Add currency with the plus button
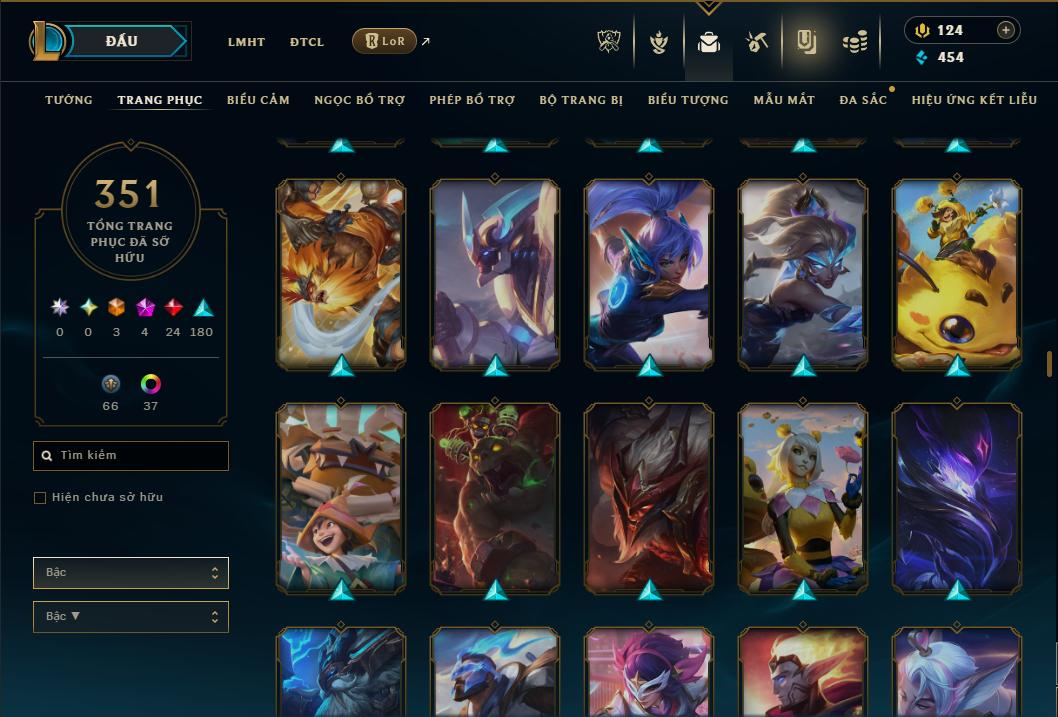 pos(1006,30)
